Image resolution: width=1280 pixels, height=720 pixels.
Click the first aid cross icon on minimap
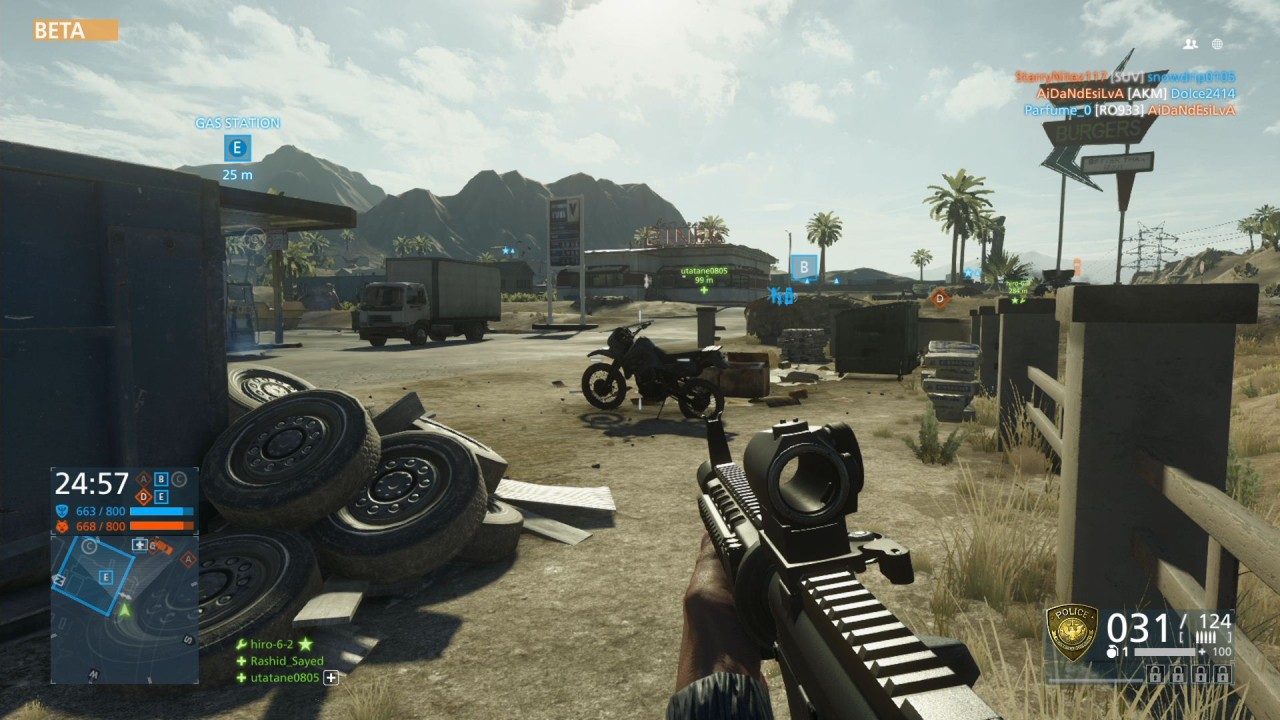[139, 544]
